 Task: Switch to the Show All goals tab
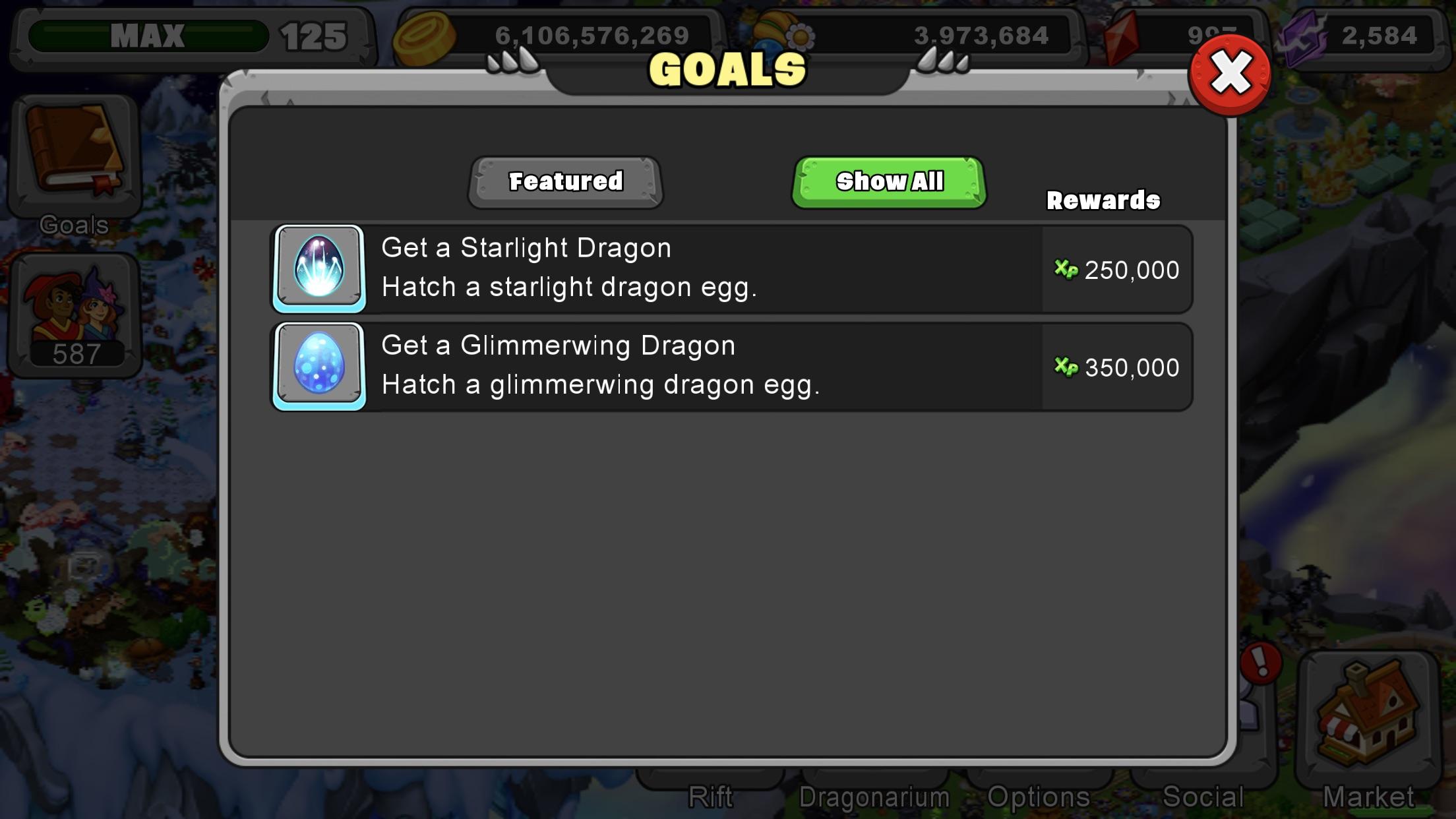pyautogui.click(x=890, y=180)
